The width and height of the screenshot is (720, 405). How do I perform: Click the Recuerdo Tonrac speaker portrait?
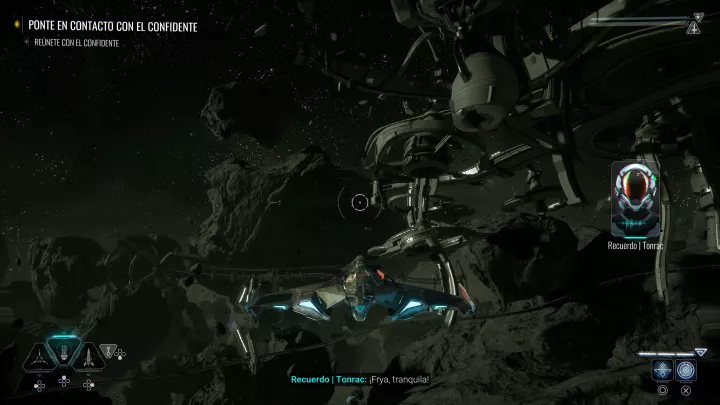pos(636,200)
